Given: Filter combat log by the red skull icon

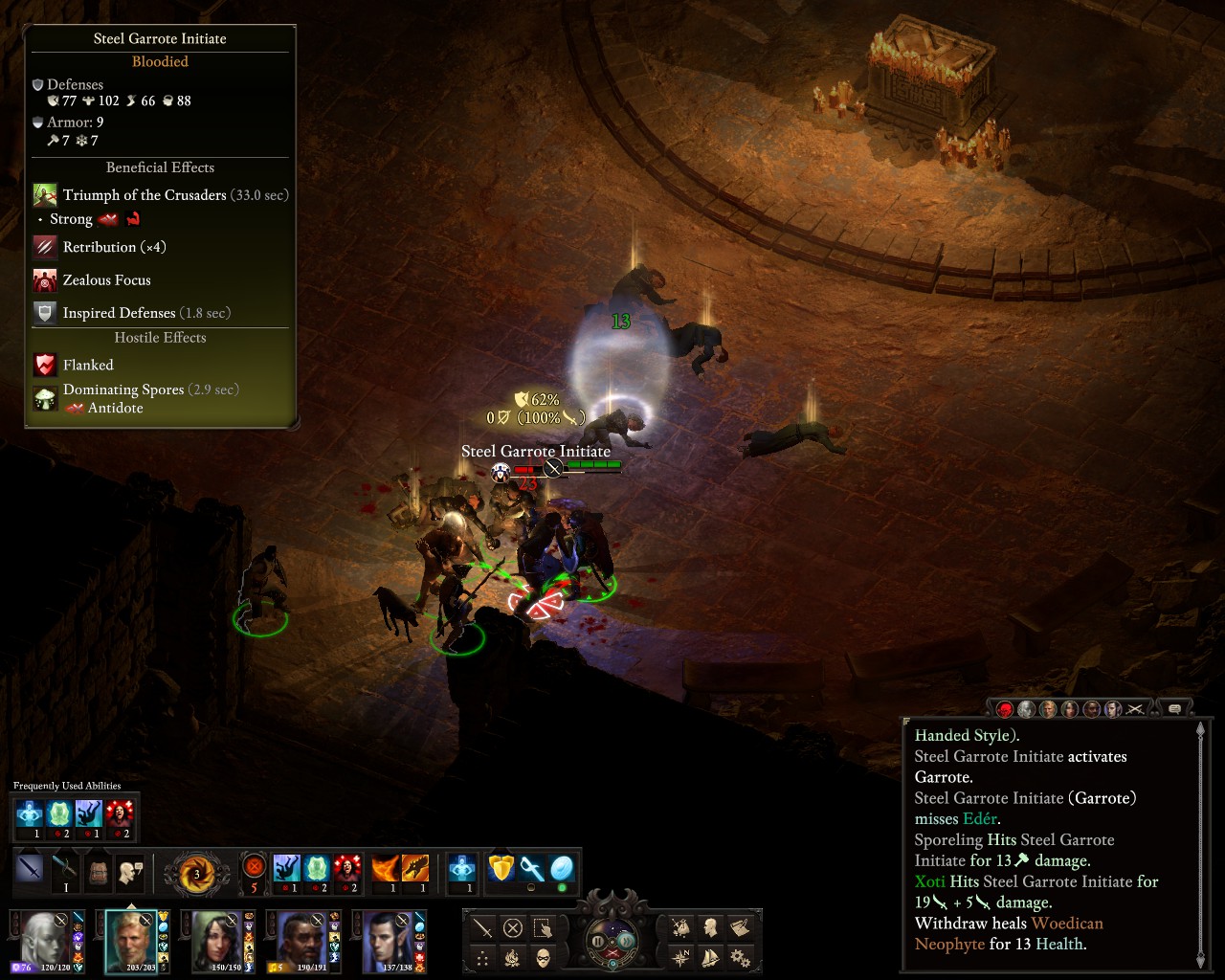Looking at the screenshot, I should (1005, 709).
